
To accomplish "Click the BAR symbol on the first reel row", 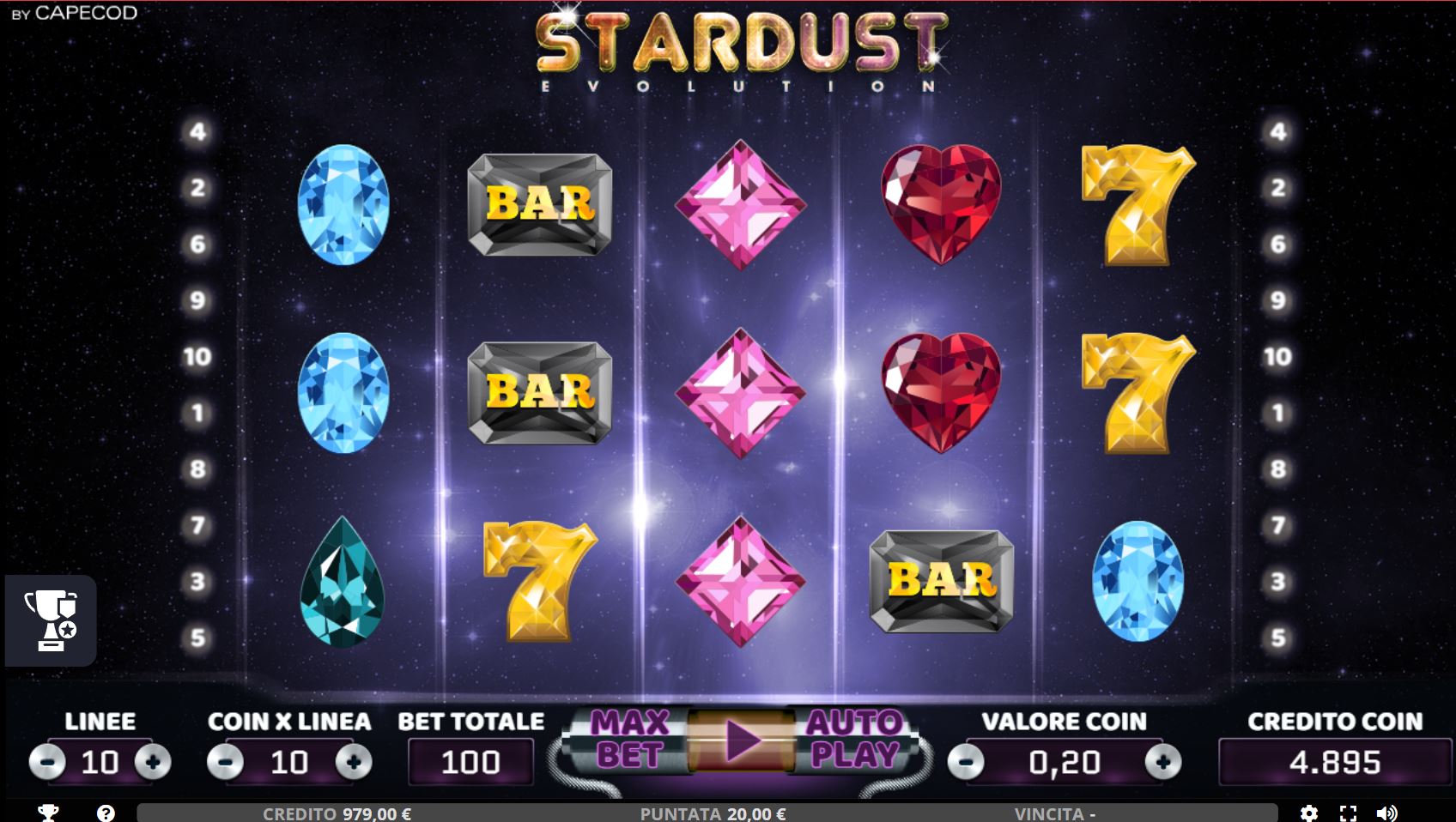I will (x=541, y=204).
